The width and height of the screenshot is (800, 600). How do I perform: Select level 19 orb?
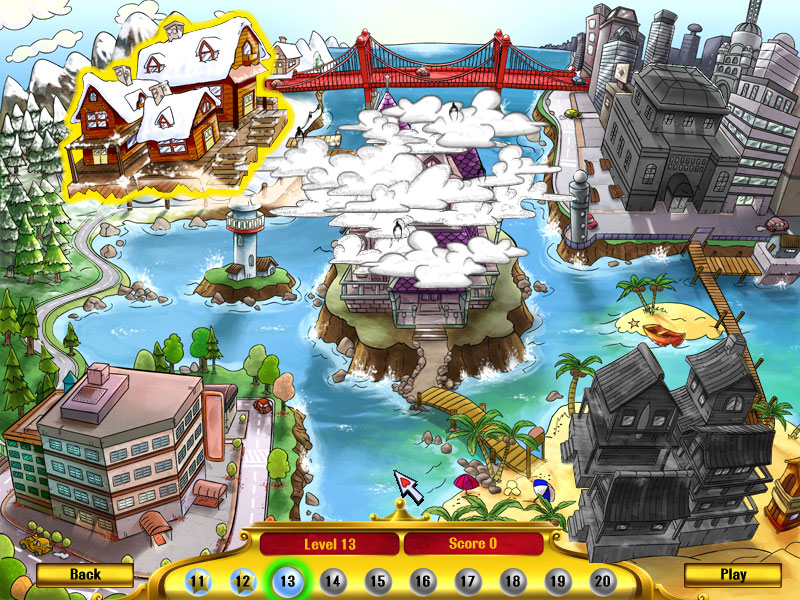pos(557,581)
